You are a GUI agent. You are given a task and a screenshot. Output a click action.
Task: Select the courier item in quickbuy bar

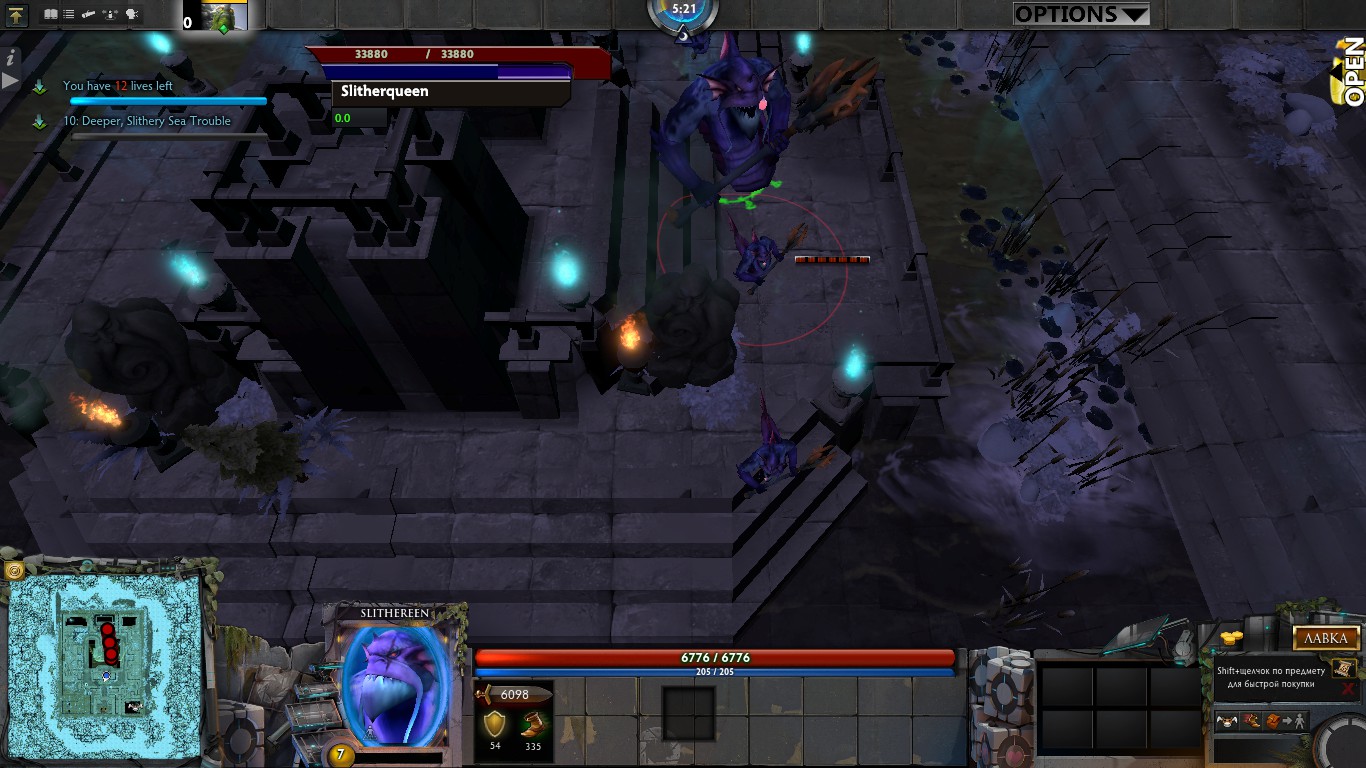click(1227, 721)
